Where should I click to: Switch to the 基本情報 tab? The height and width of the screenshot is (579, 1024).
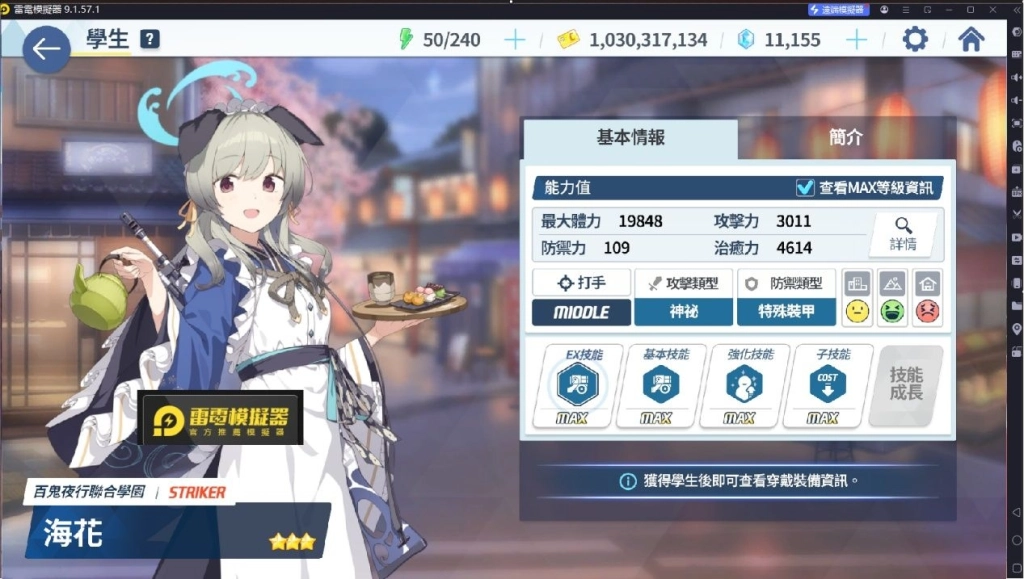click(630, 138)
